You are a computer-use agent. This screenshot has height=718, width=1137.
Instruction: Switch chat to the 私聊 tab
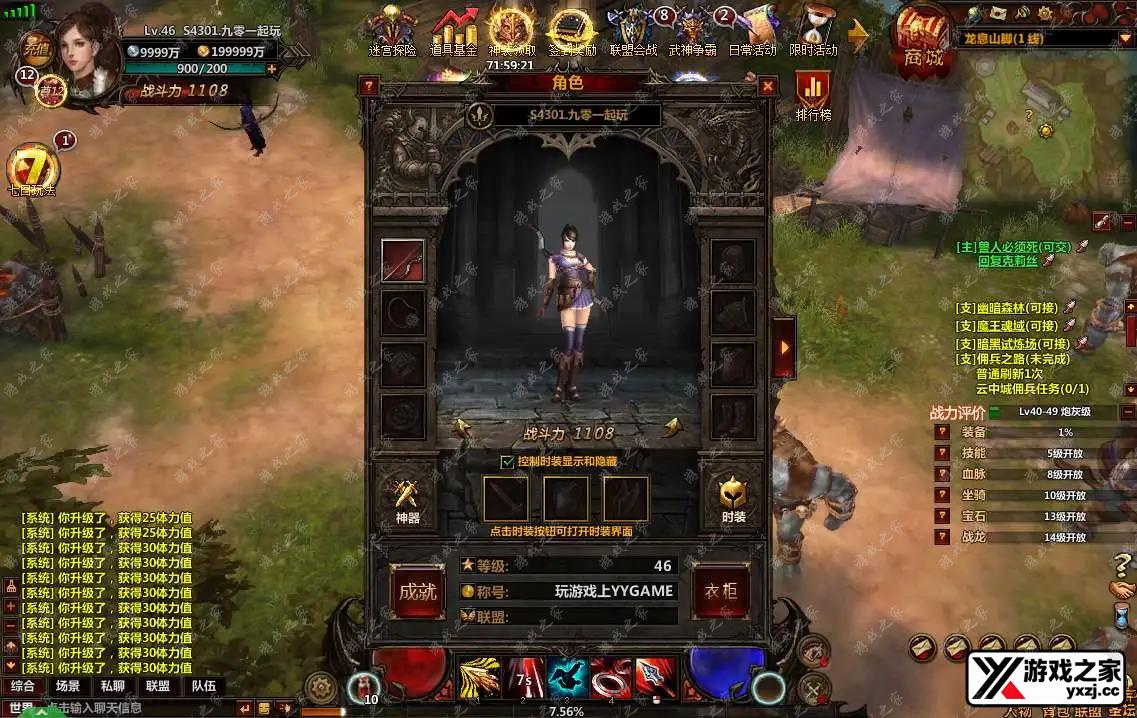[x=113, y=686]
